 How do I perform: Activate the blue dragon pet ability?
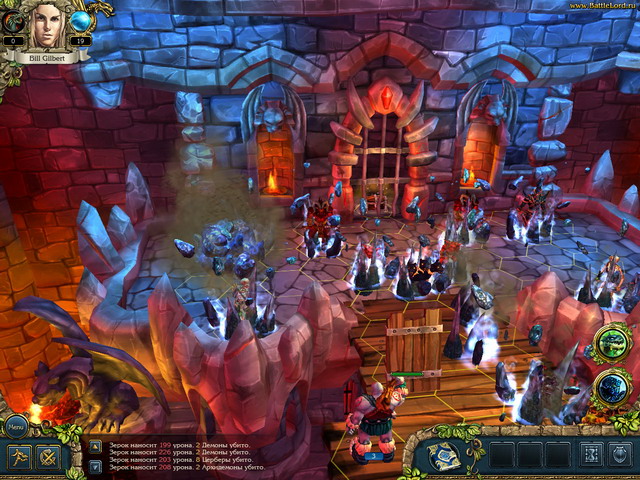tap(611, 390)
